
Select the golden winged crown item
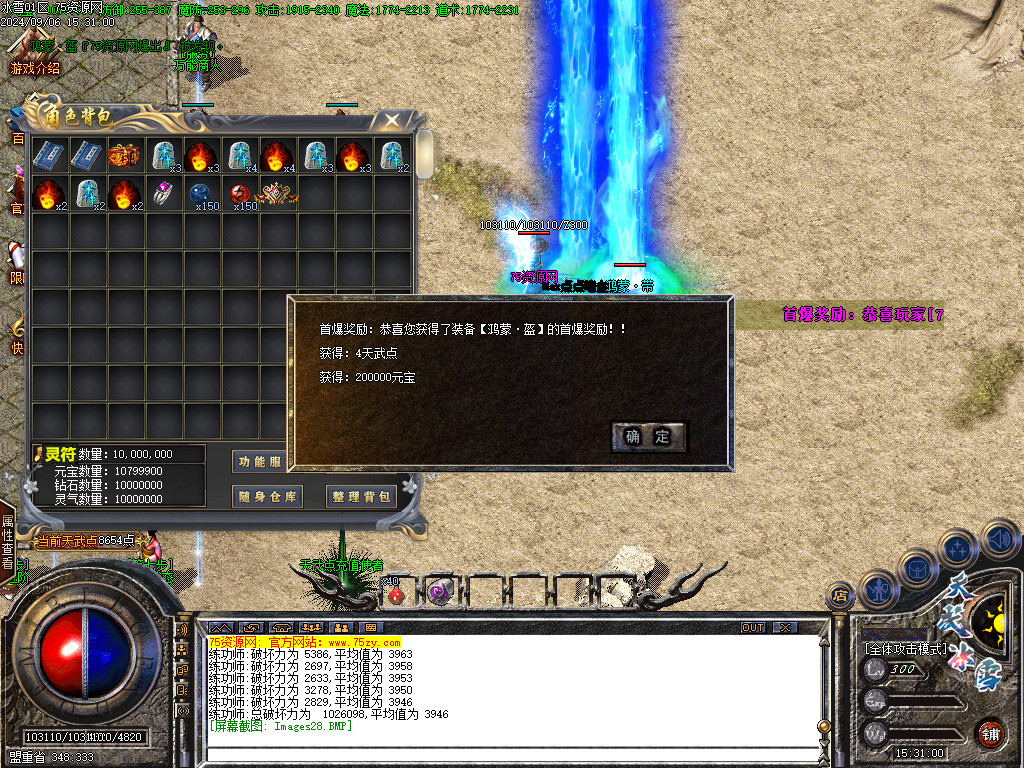279,193
